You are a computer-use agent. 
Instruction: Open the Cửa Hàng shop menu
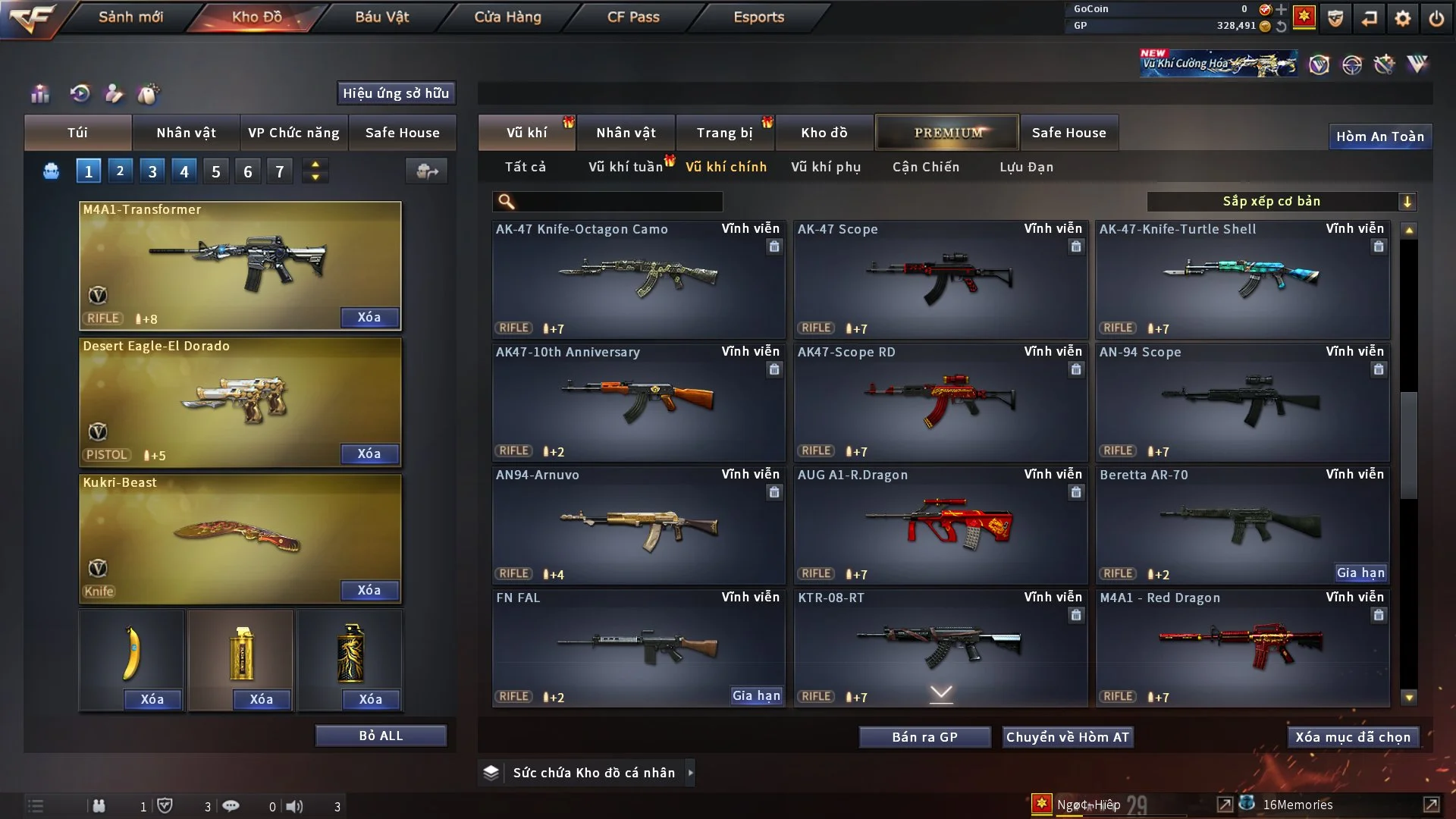507,17
